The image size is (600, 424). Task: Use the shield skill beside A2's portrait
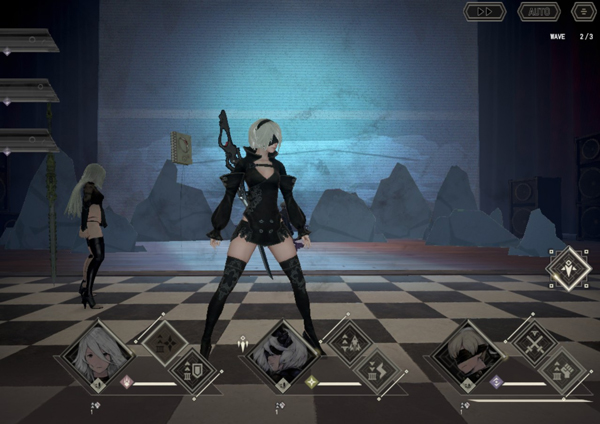[x=192, y=369]
